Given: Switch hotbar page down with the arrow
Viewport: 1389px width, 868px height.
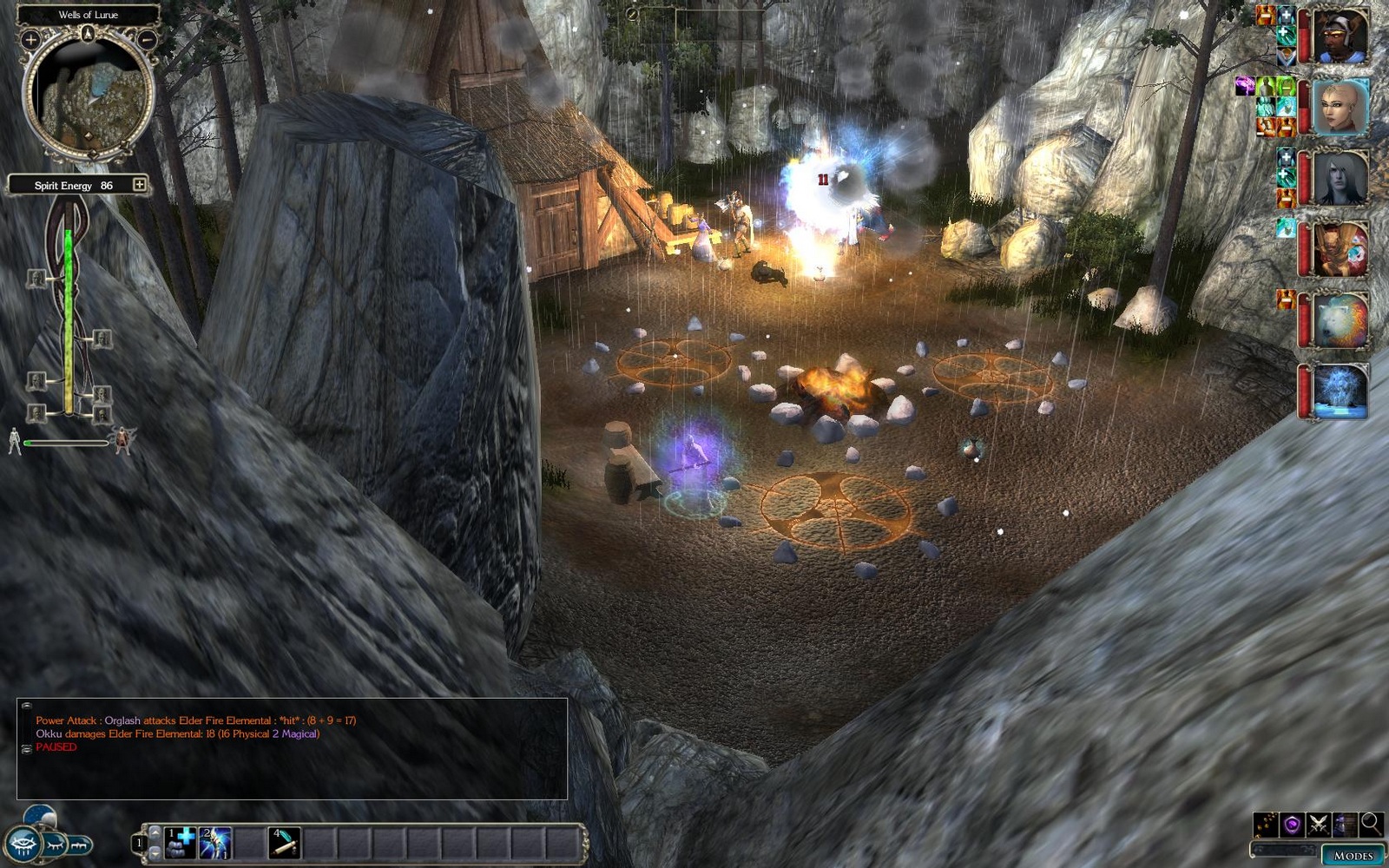Looking at the screenshot, I should coord(155,854).
